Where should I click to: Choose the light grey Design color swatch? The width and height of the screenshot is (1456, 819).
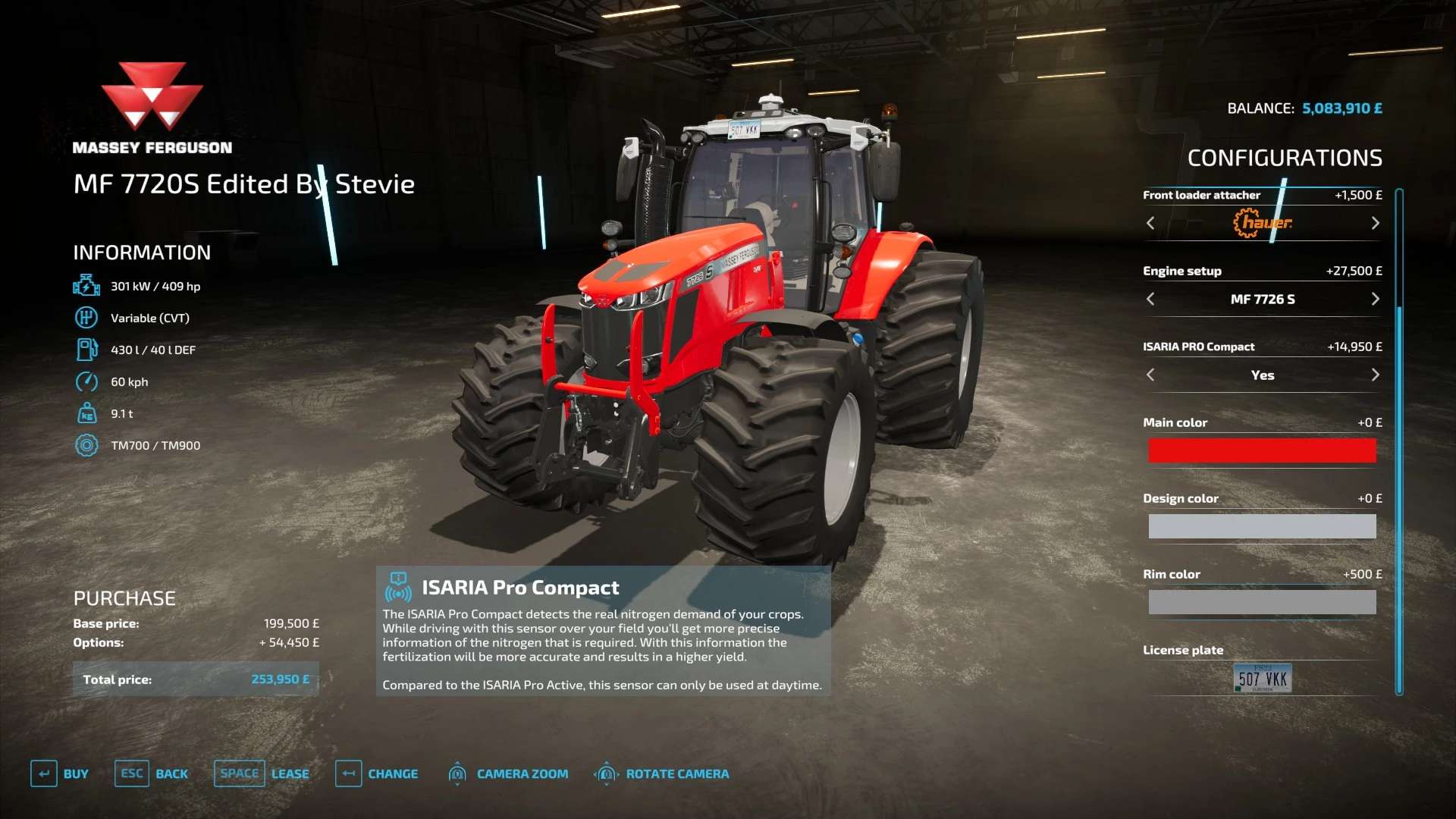1262,526
